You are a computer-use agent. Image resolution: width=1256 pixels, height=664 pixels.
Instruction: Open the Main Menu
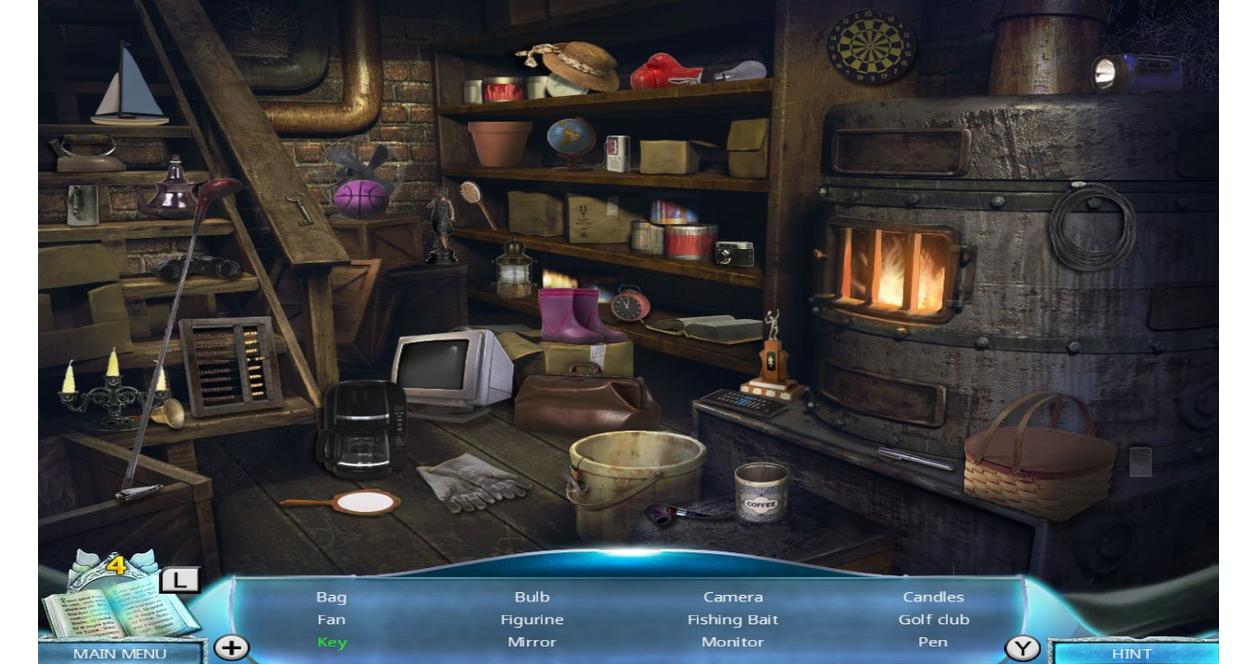coord(120,653)
